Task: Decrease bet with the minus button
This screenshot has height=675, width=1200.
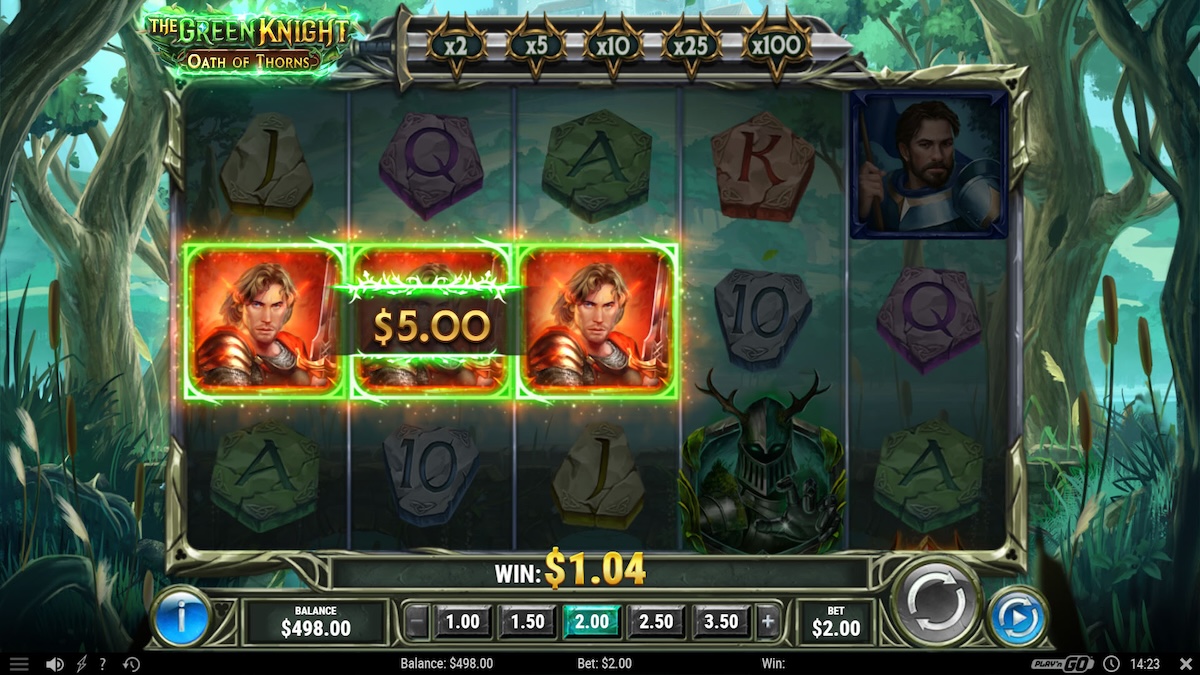Action: point(419,622)
